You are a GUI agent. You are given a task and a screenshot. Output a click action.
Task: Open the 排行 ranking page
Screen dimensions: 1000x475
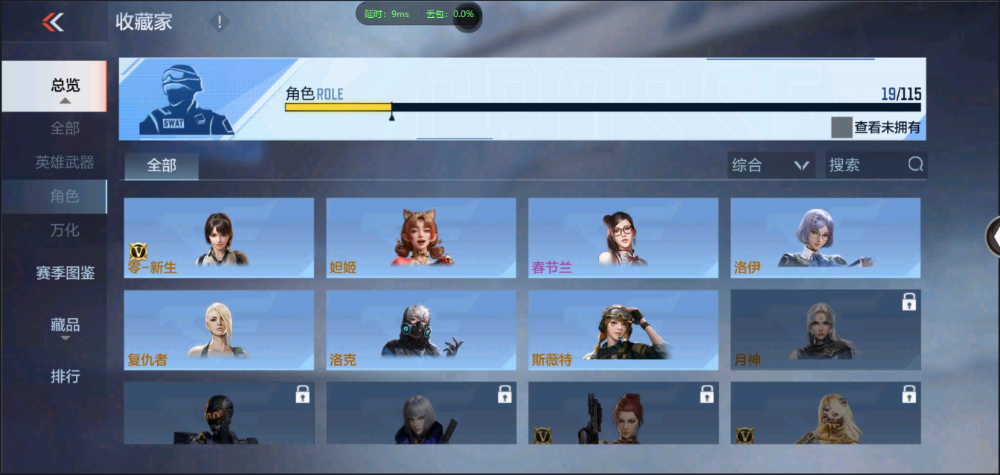[64, 377]
